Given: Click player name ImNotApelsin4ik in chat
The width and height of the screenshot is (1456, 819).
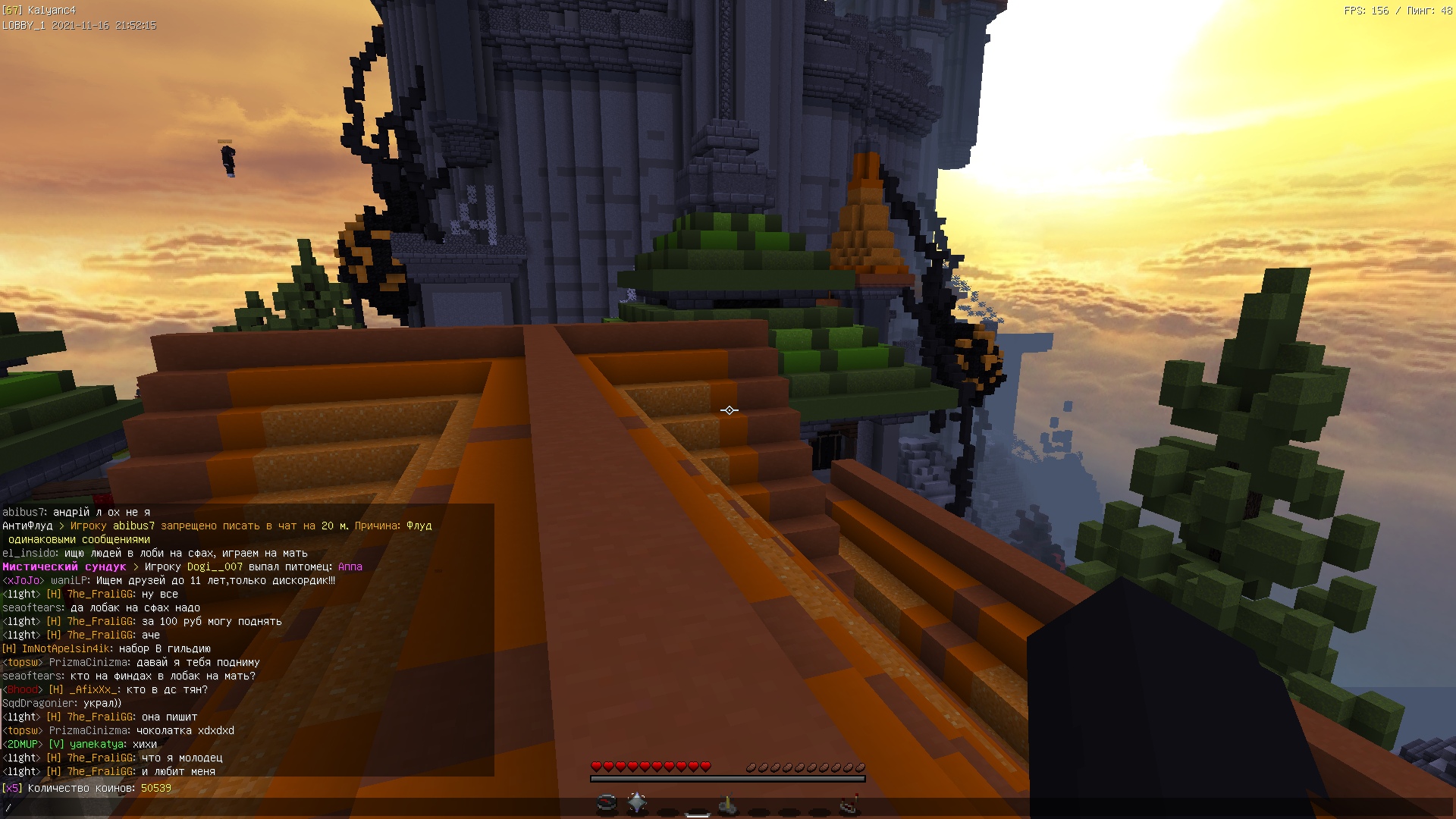Looking at the screenshot, I should point(67,649).
